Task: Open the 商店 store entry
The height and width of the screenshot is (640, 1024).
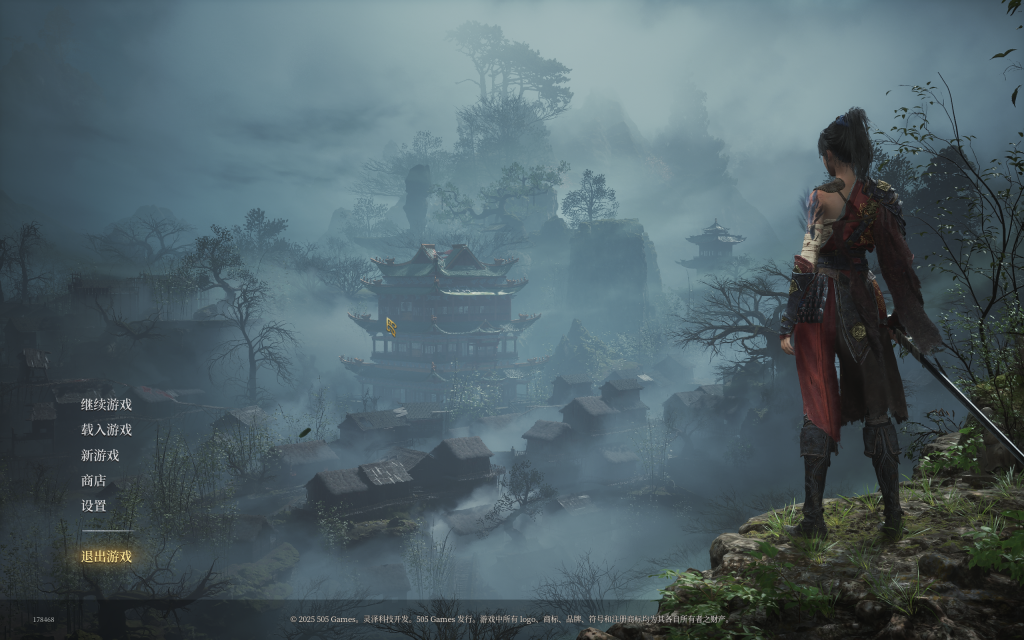Action: (93, 481)
